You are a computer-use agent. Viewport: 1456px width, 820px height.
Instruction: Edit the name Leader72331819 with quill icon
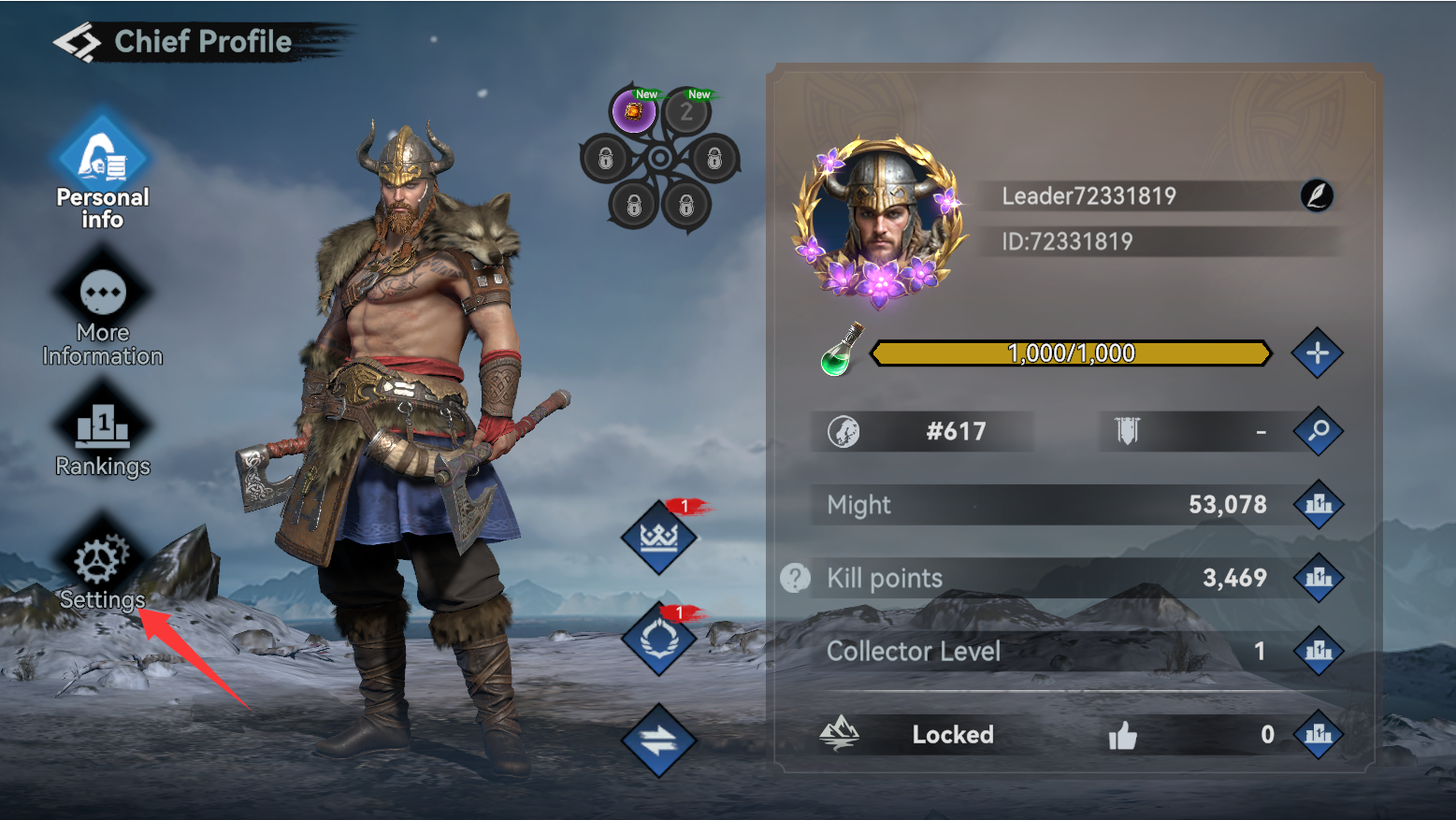tap(1317, 195)
